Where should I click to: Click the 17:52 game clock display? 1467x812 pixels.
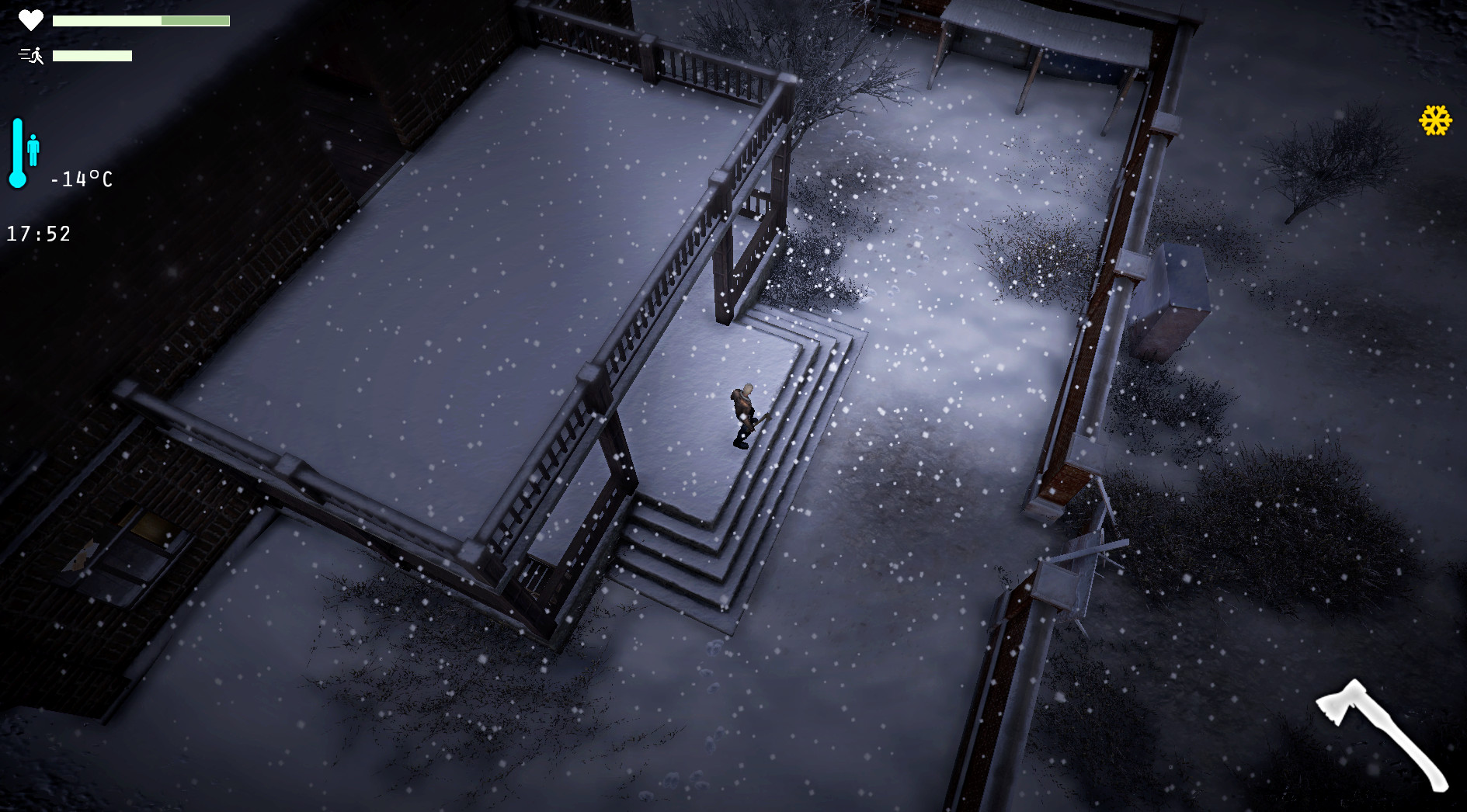37,233
